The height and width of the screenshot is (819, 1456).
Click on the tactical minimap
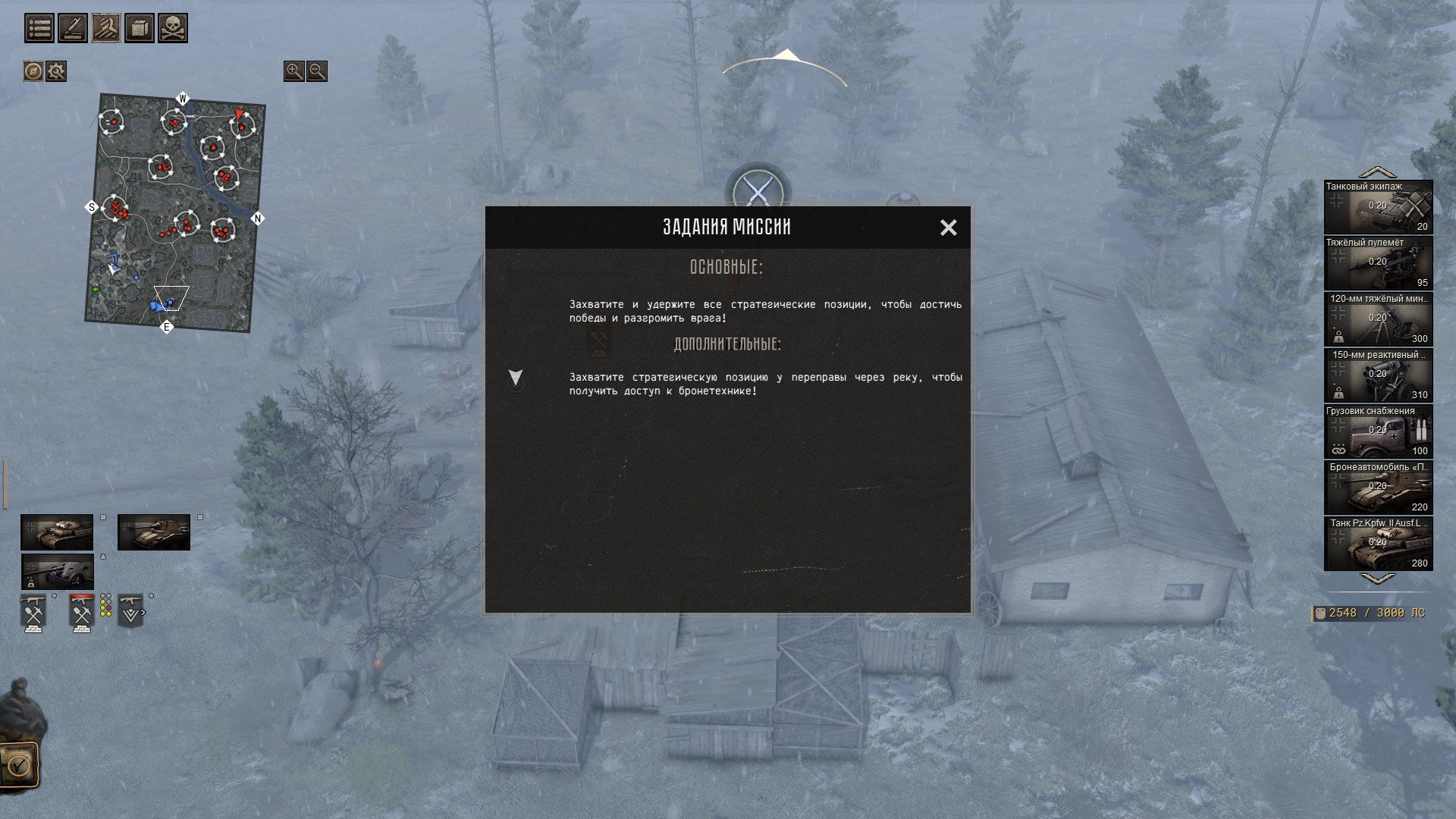(x=176, y=212)
